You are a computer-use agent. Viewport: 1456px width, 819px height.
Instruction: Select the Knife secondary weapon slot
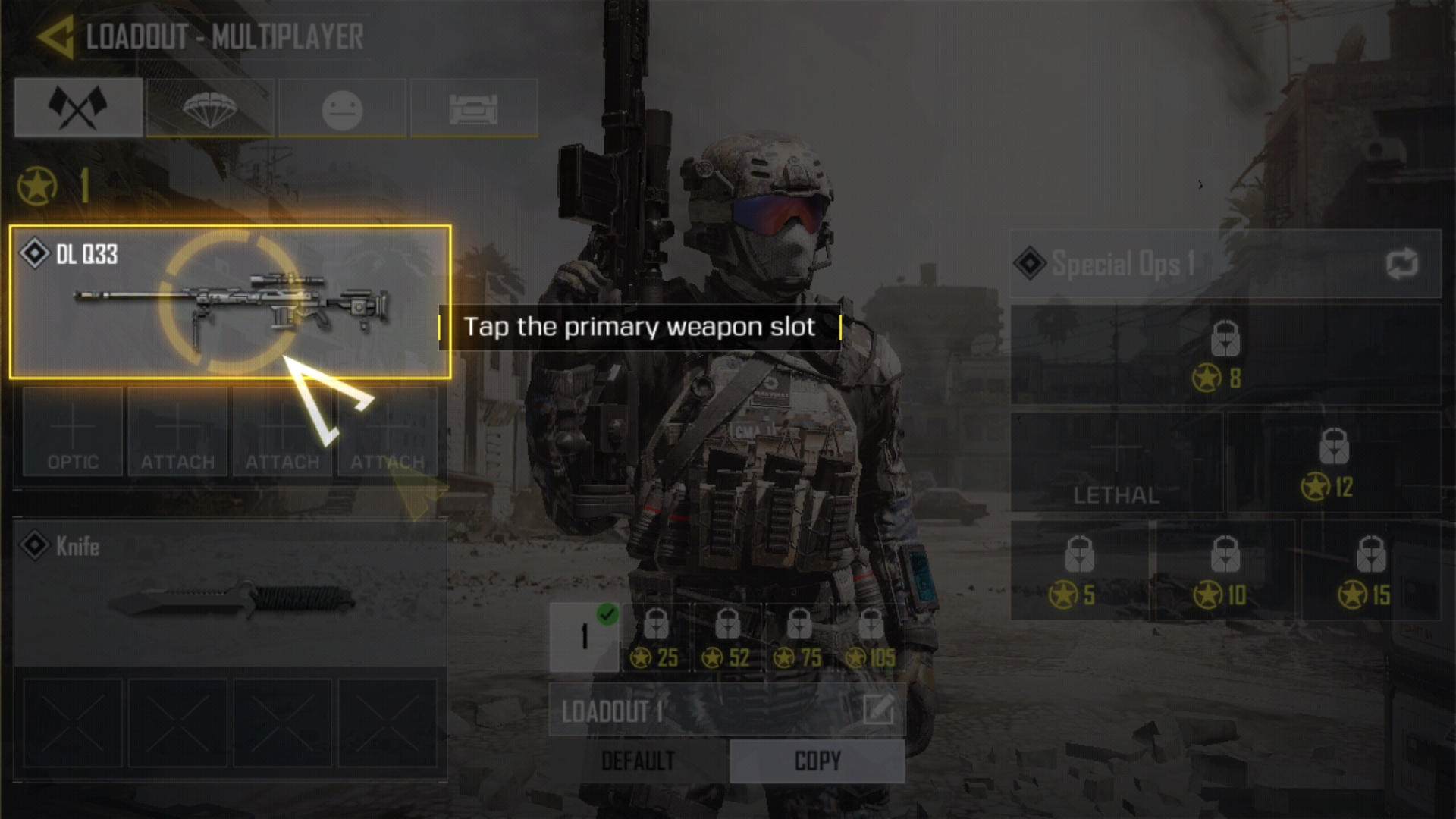point(230,593)
